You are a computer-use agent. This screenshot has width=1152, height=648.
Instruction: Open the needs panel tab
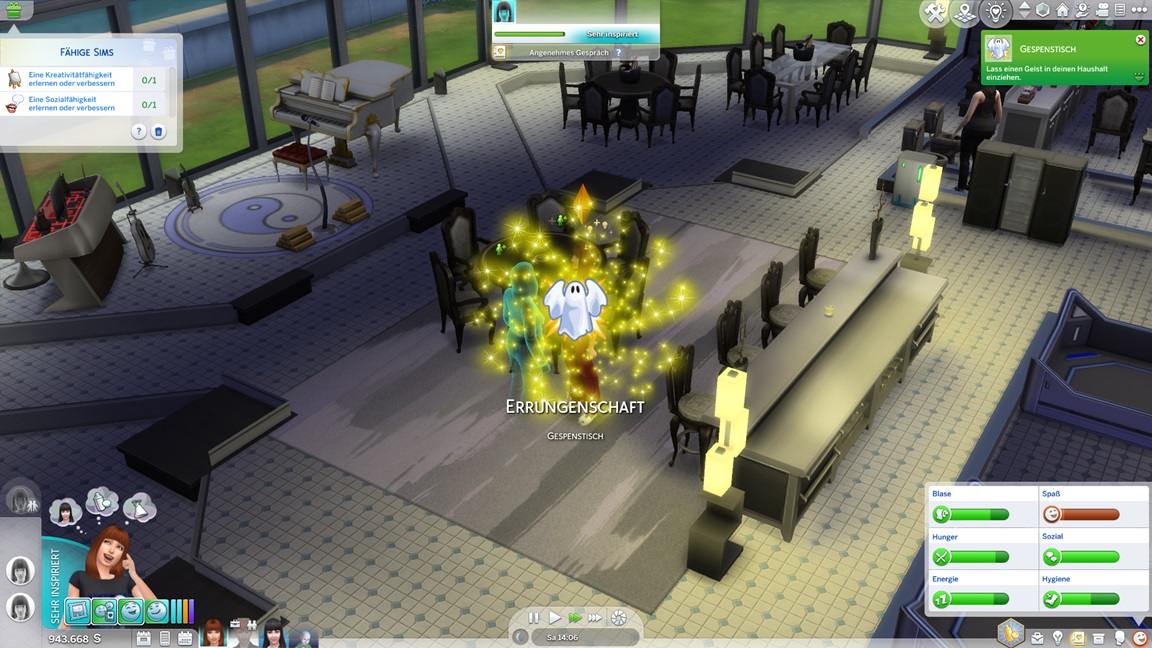coord(1139,638)
